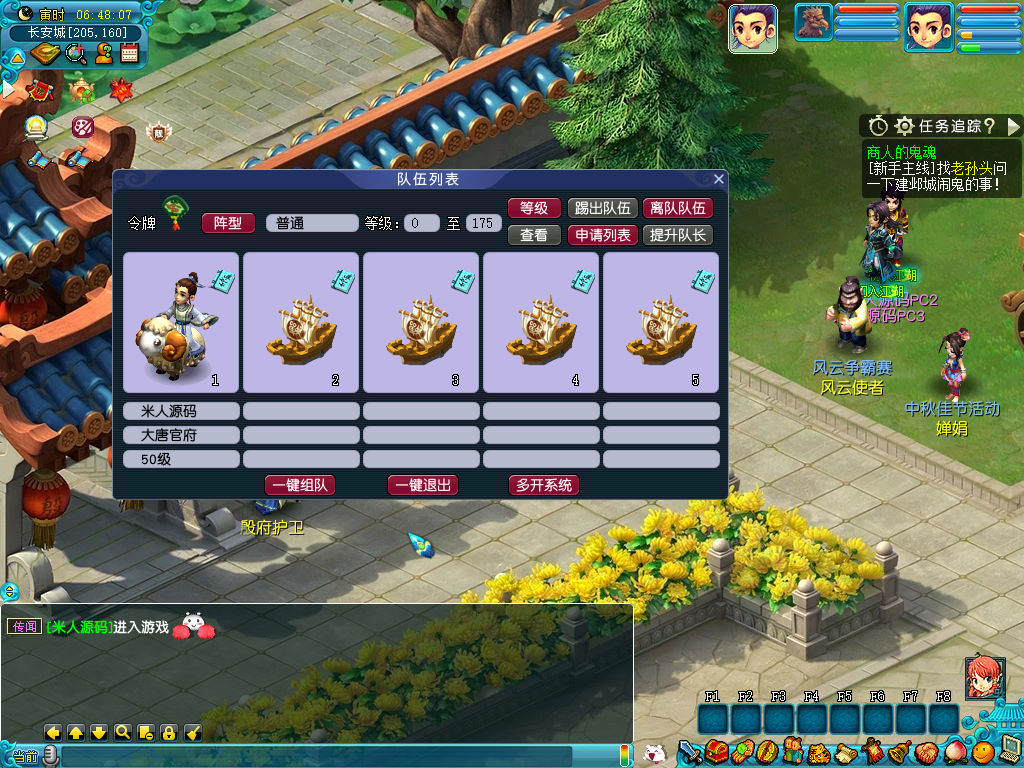The width and height of the screenshot is (1024, 768).
Task: Click the sword icon in bottom toolbar
Action: 690,752
